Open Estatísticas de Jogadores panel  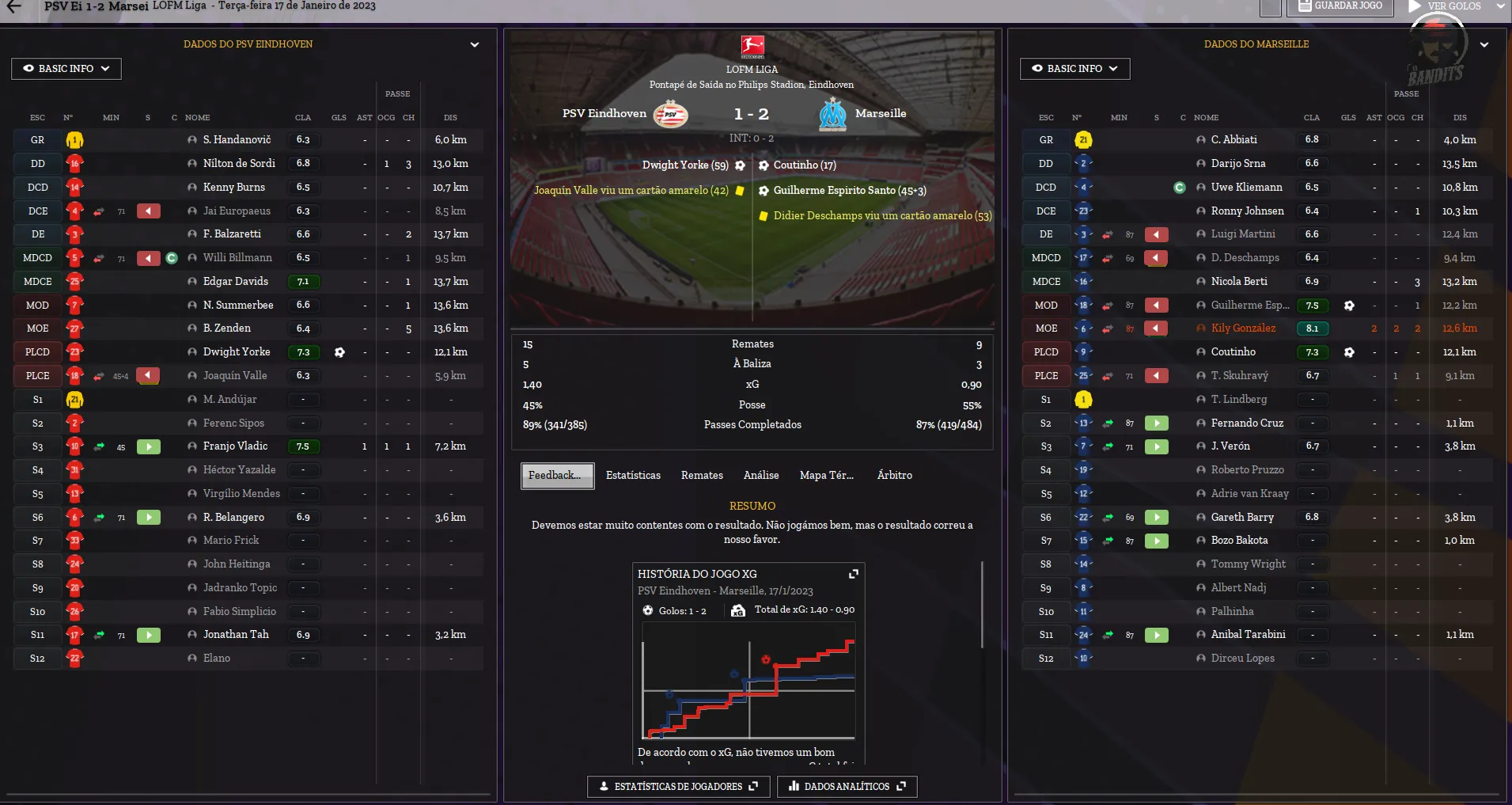[x=678, y=786]
